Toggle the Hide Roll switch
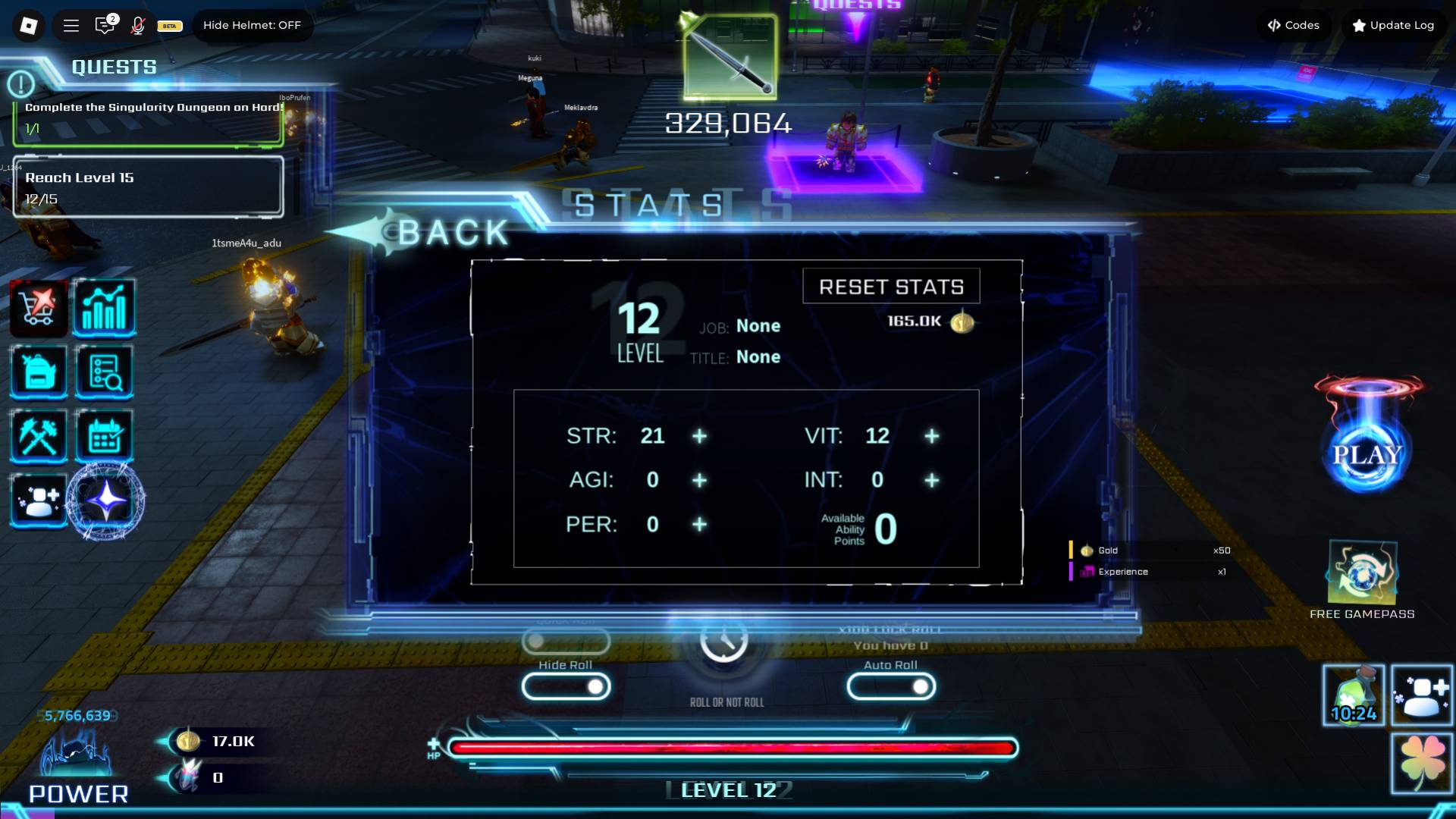 point(566,686)
